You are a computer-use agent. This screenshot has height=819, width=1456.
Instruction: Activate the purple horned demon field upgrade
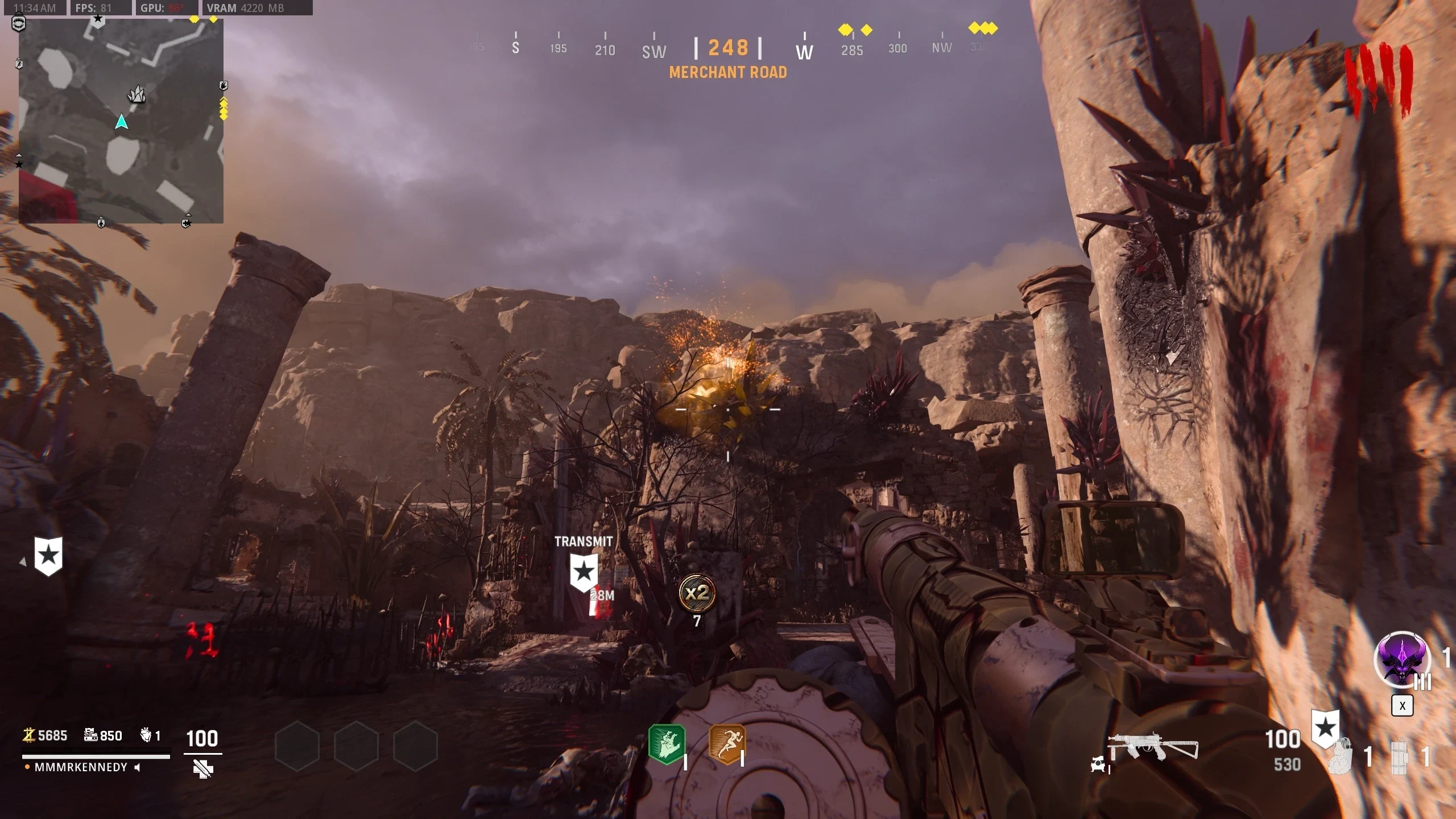pos(1401,660)
